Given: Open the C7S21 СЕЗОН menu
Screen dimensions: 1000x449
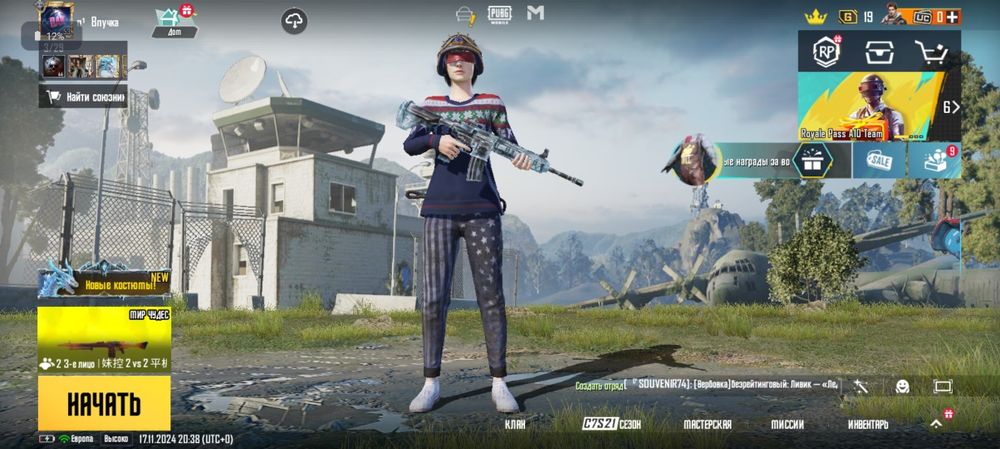Looking at the screenshot, I should coord(611,425).
